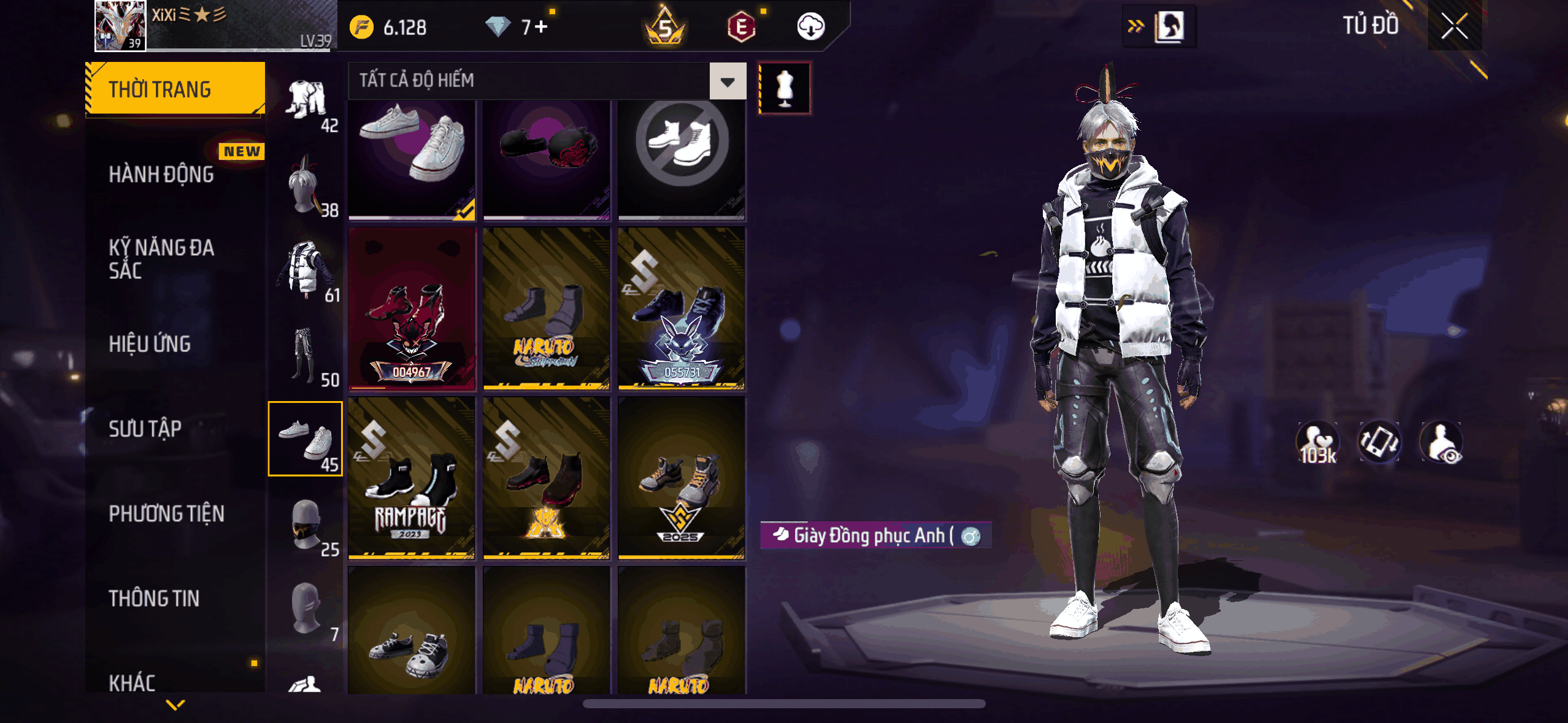
Task: Toggle the character visibility eye icon
Action: pos(1442,443)
